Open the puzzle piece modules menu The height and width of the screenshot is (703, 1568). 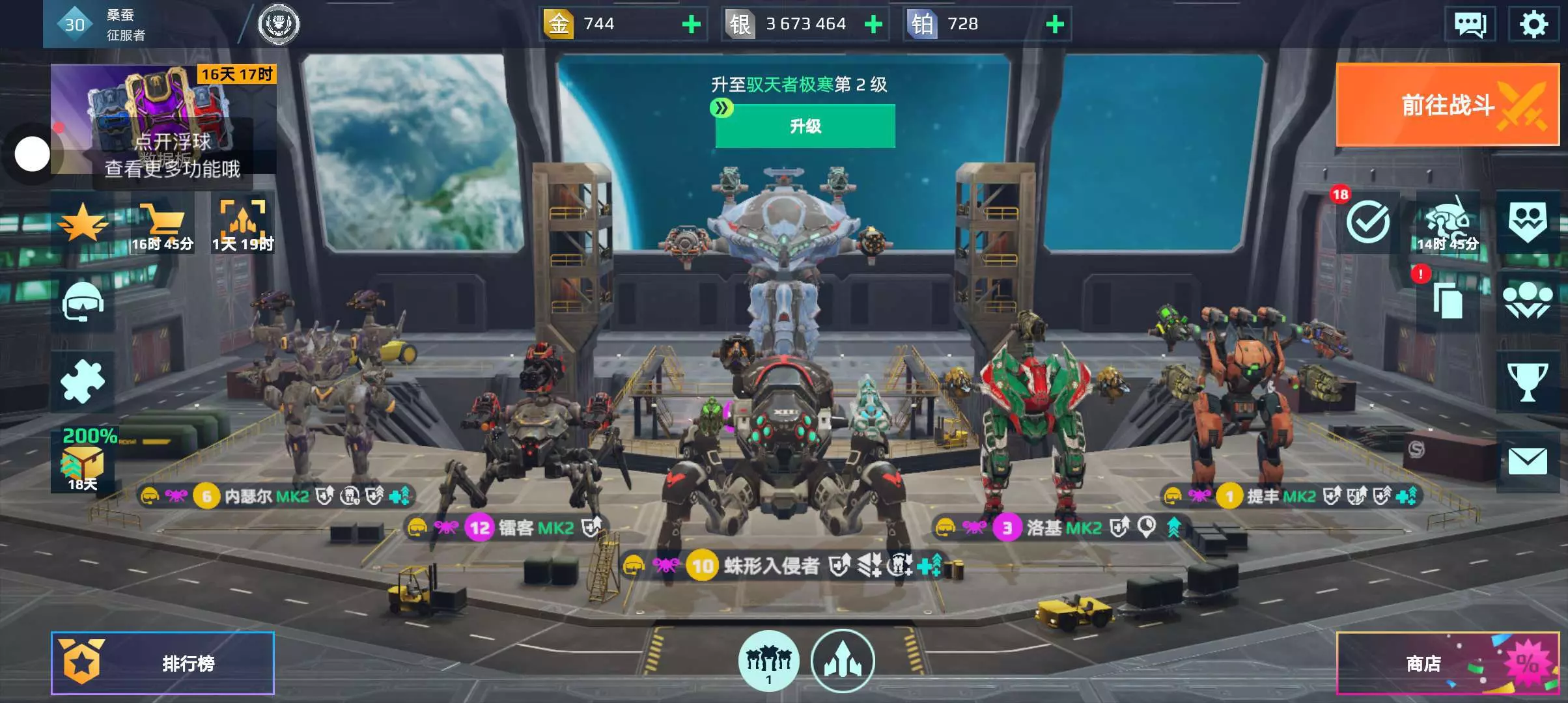click(83, 382)
